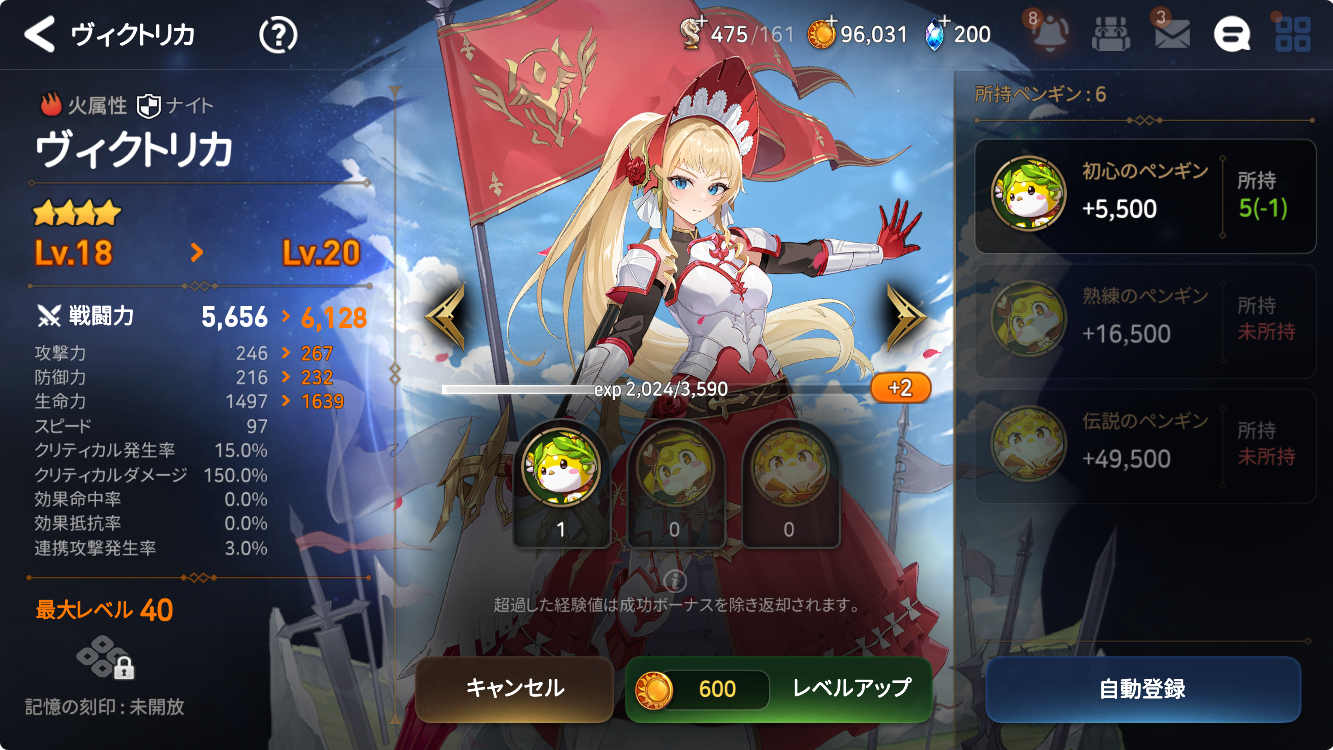
Task: Confirm with the レベルアップ button
Action: [x=778, y=689]
